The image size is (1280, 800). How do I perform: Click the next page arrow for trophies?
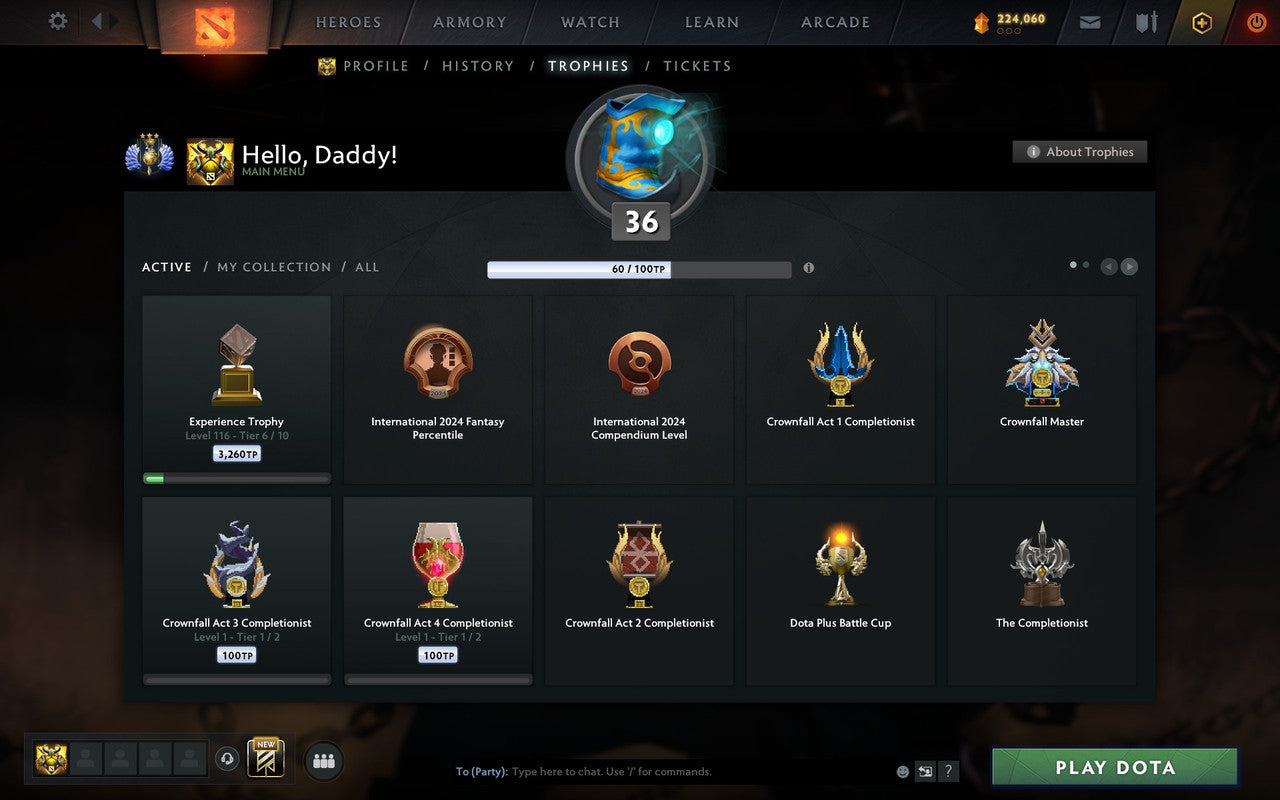[1130, 266]
